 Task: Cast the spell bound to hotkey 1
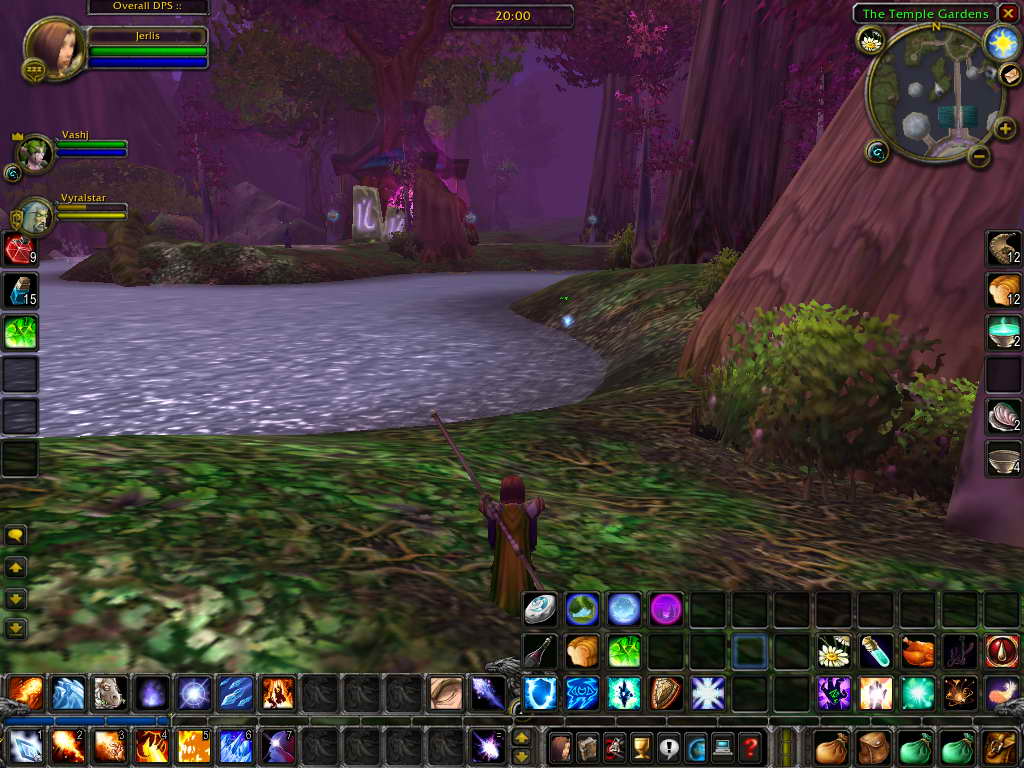[25, 746]
